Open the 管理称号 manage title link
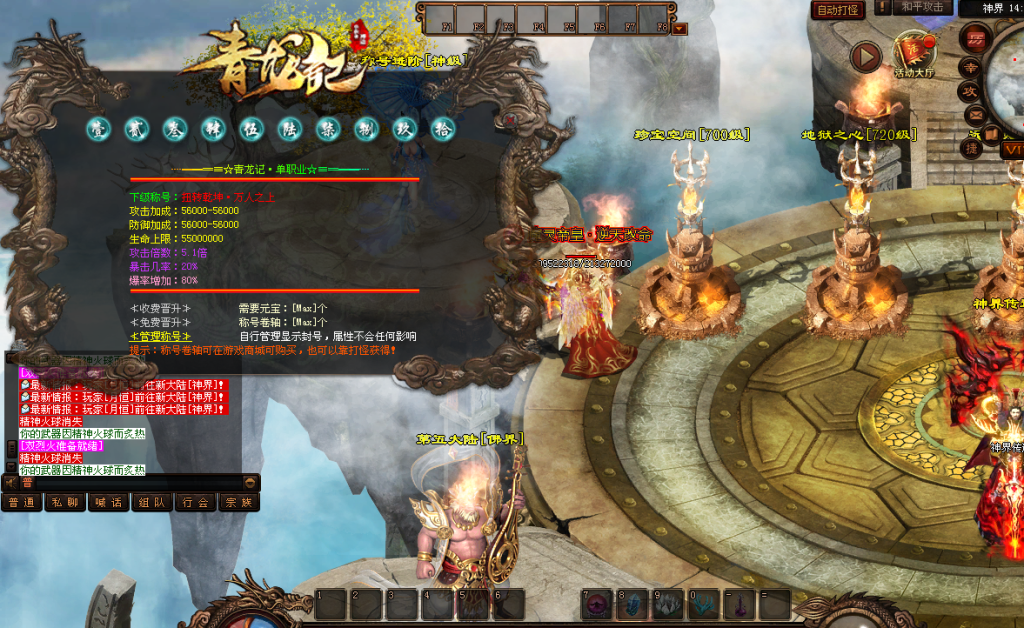The height and width of the screenshot is (628, 1024). click(x=160, y=337)
